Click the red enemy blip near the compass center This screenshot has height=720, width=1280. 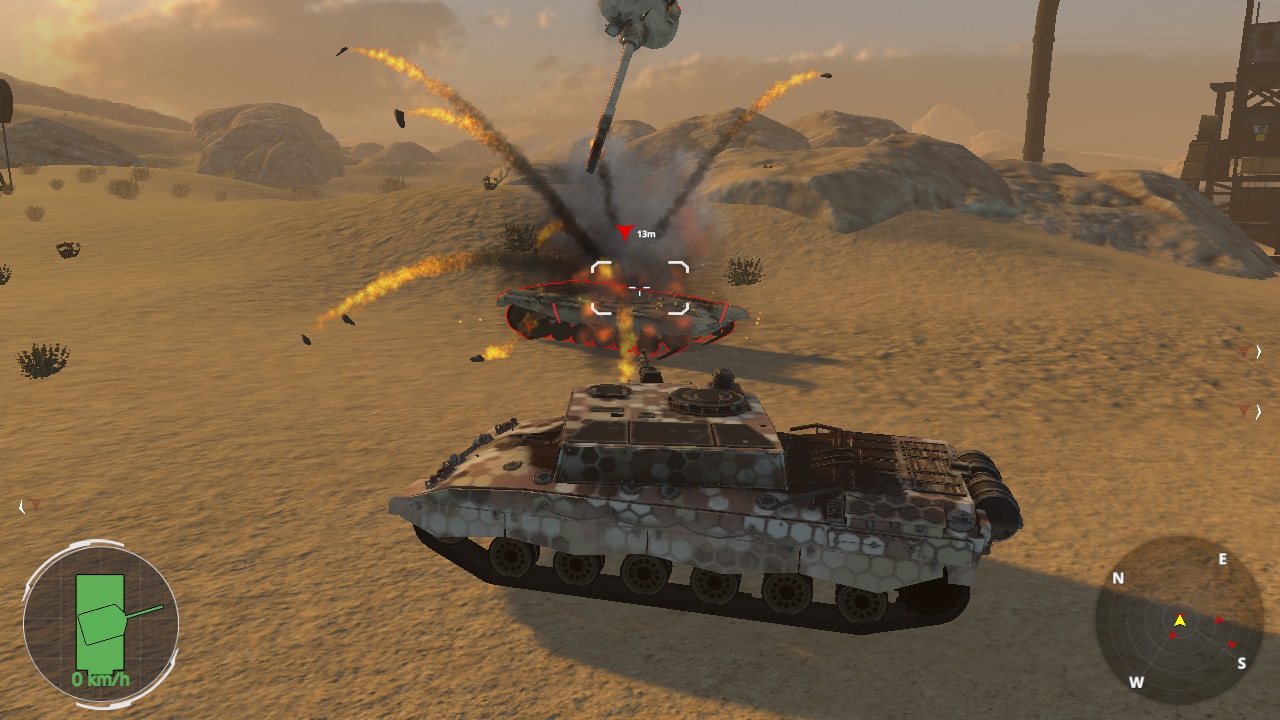(1172, 635)
